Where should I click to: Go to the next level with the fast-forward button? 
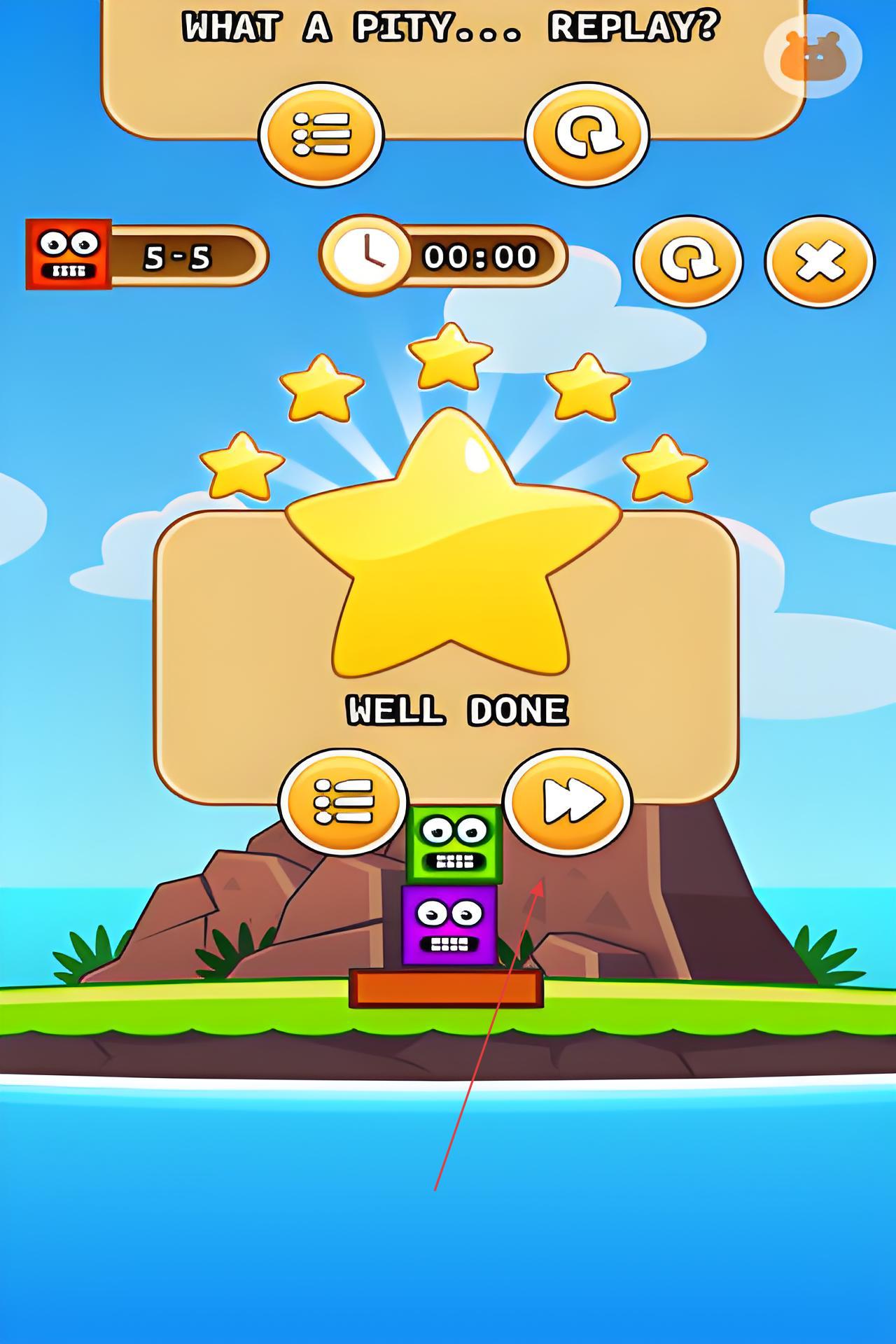point(568,801)
